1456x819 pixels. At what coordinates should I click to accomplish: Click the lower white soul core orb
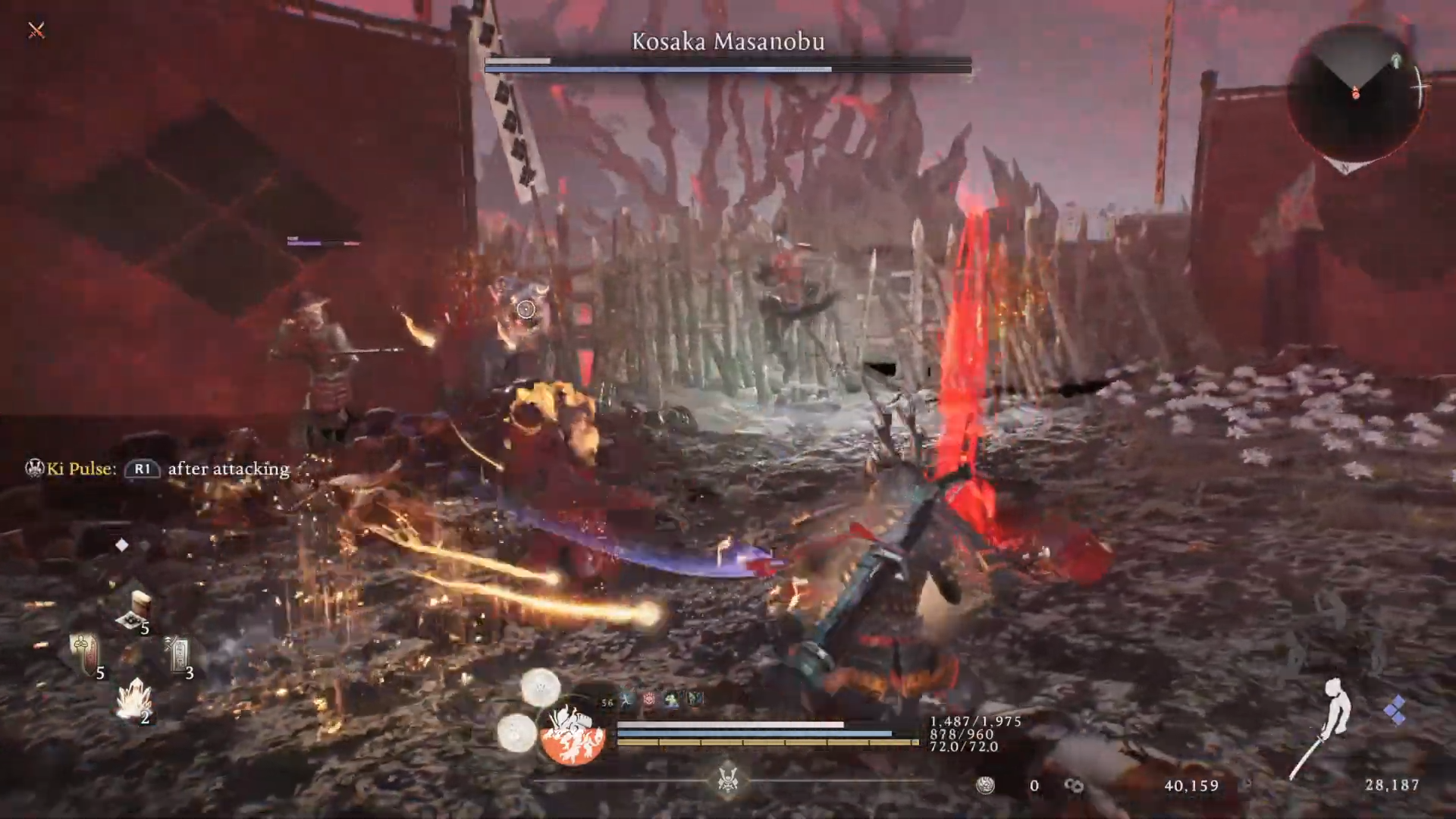(x=518, y=733)
